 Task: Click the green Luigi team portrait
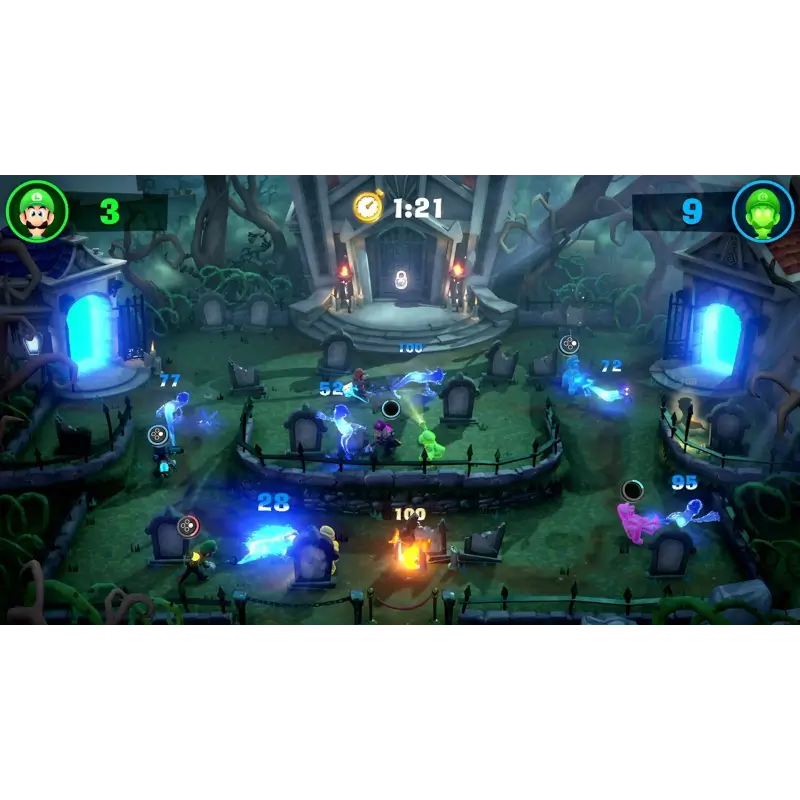pos(37,212)
